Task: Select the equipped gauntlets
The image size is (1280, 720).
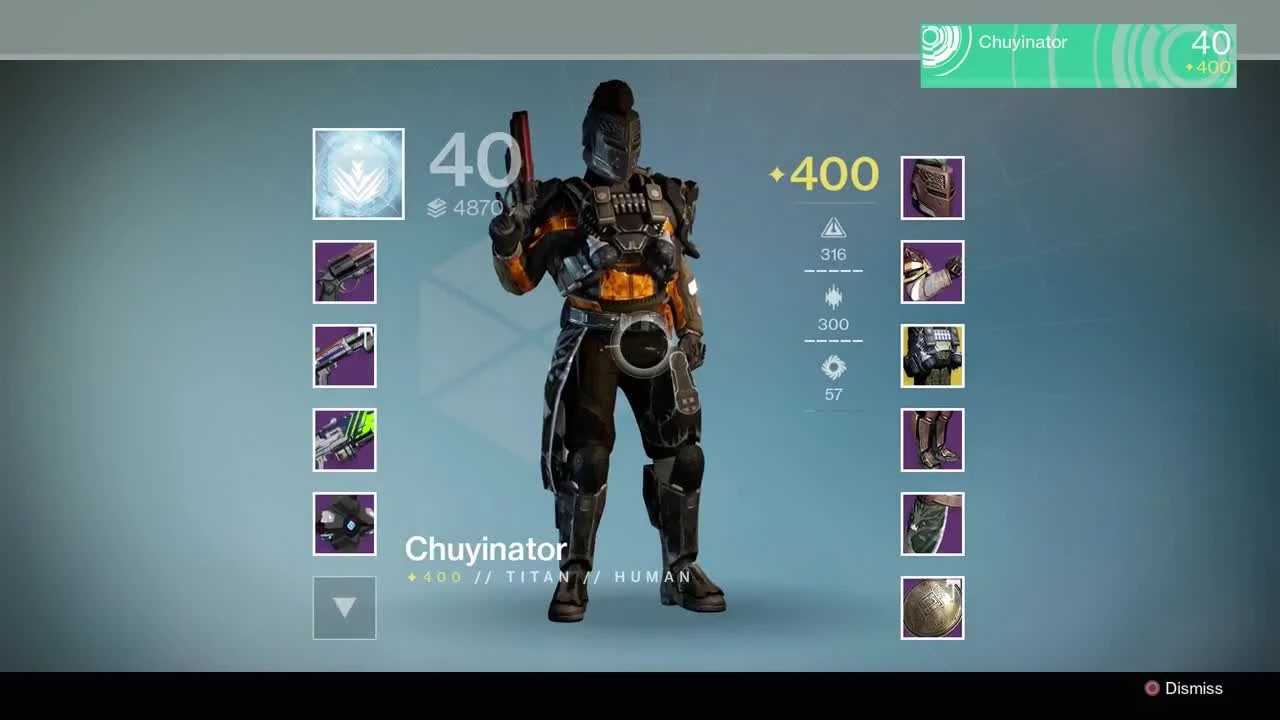Action: click(932, 271)
